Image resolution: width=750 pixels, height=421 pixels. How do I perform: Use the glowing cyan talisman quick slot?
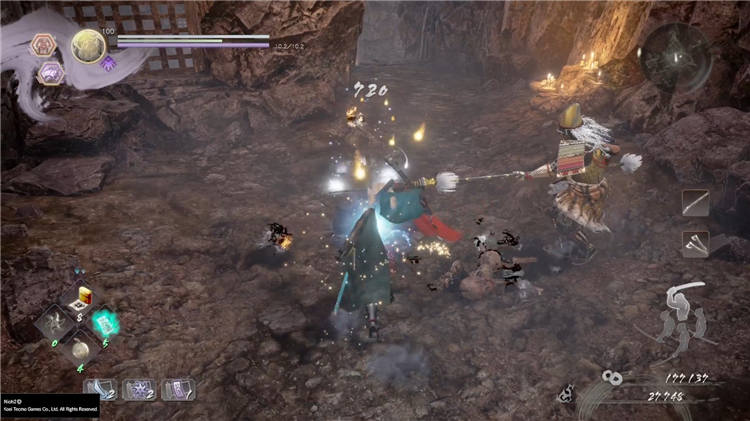[x=102, y=322]
